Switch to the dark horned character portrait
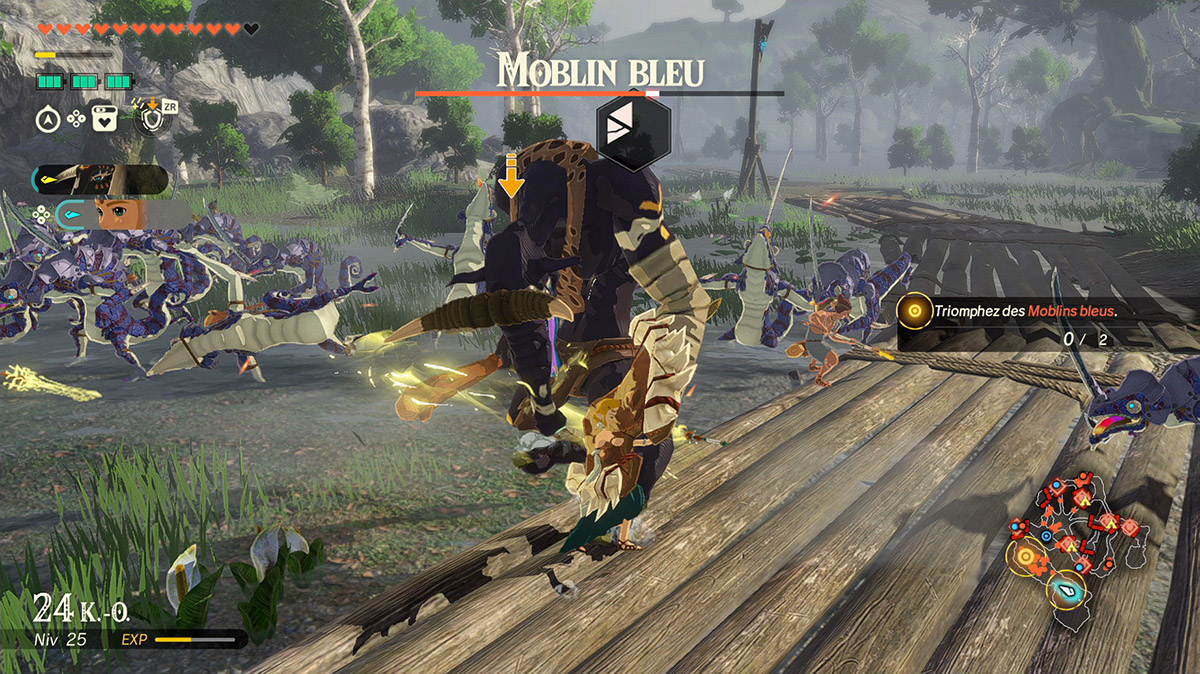 tap(100, 180)
